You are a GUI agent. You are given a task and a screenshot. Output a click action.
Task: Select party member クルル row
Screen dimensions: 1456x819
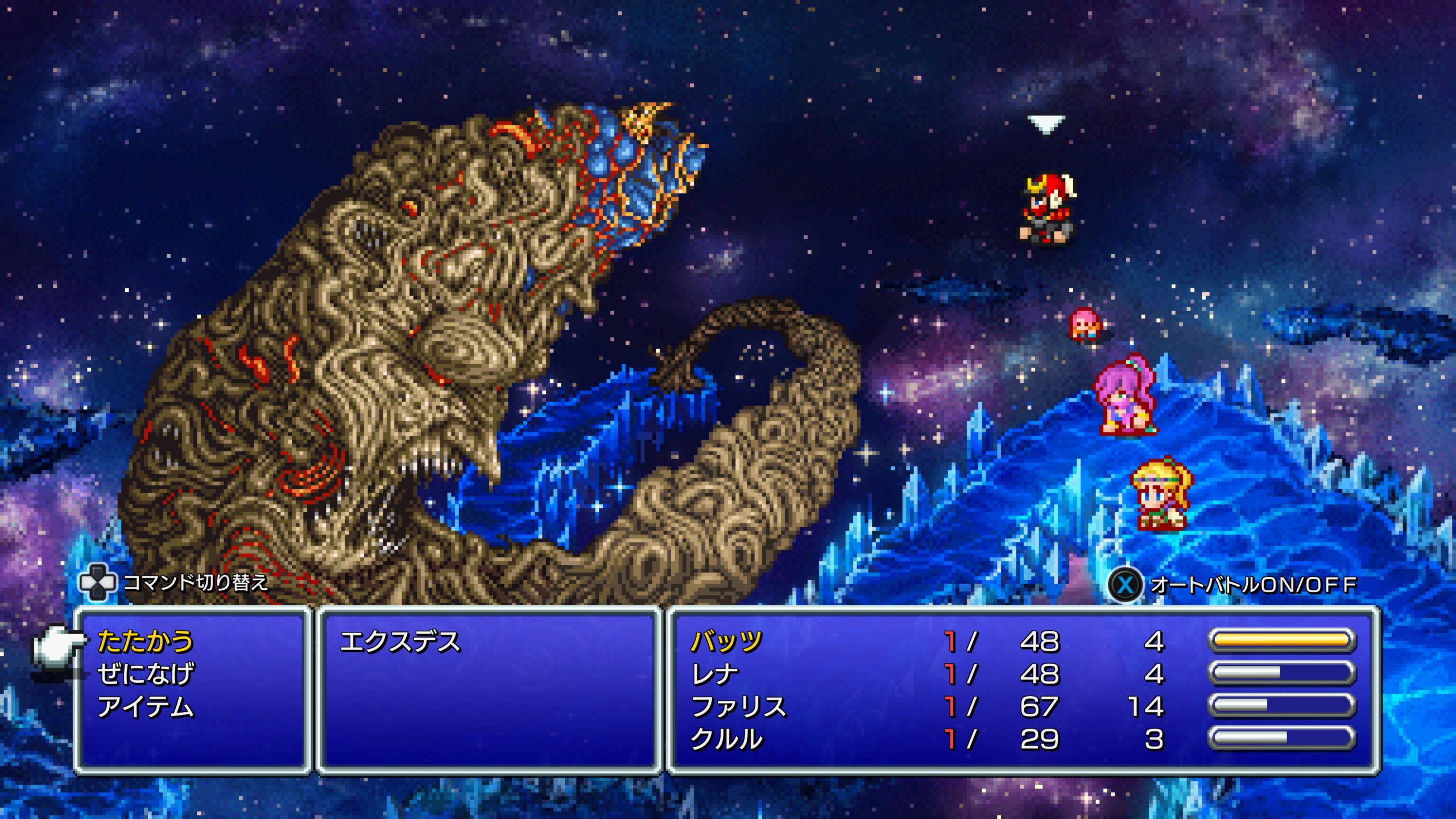(x=726, y=739)
